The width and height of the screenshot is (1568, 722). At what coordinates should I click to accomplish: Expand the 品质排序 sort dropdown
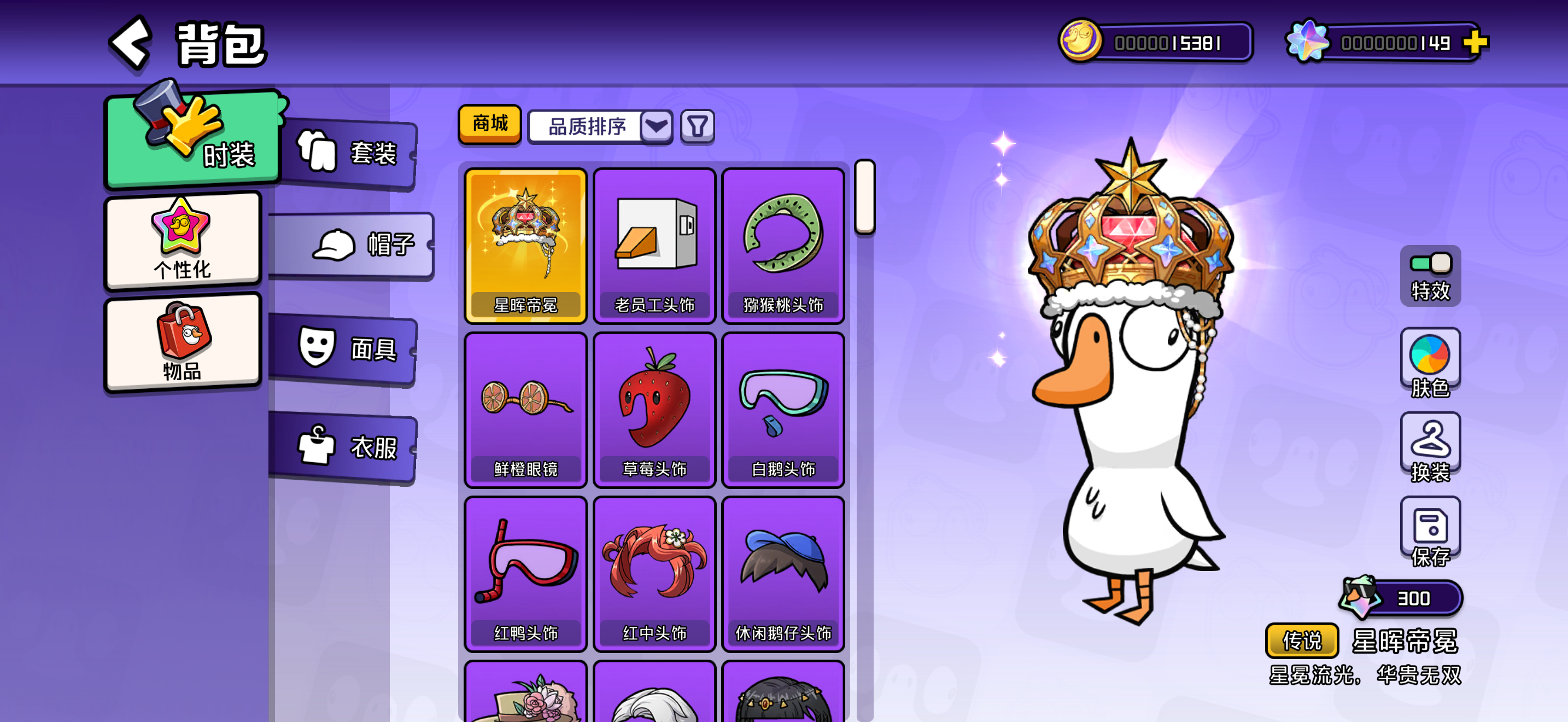pos(656,127)
